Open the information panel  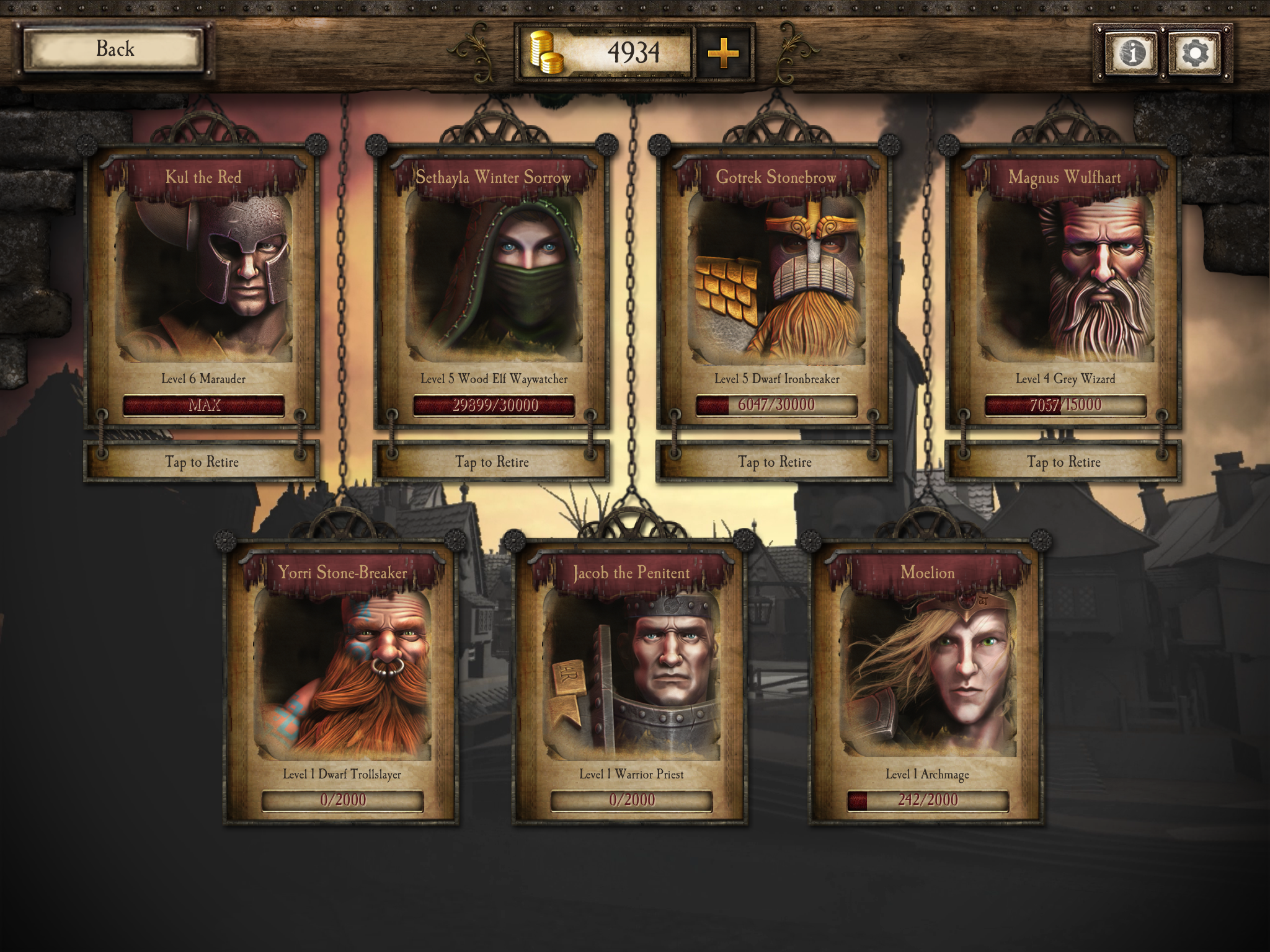[1132, 53]
